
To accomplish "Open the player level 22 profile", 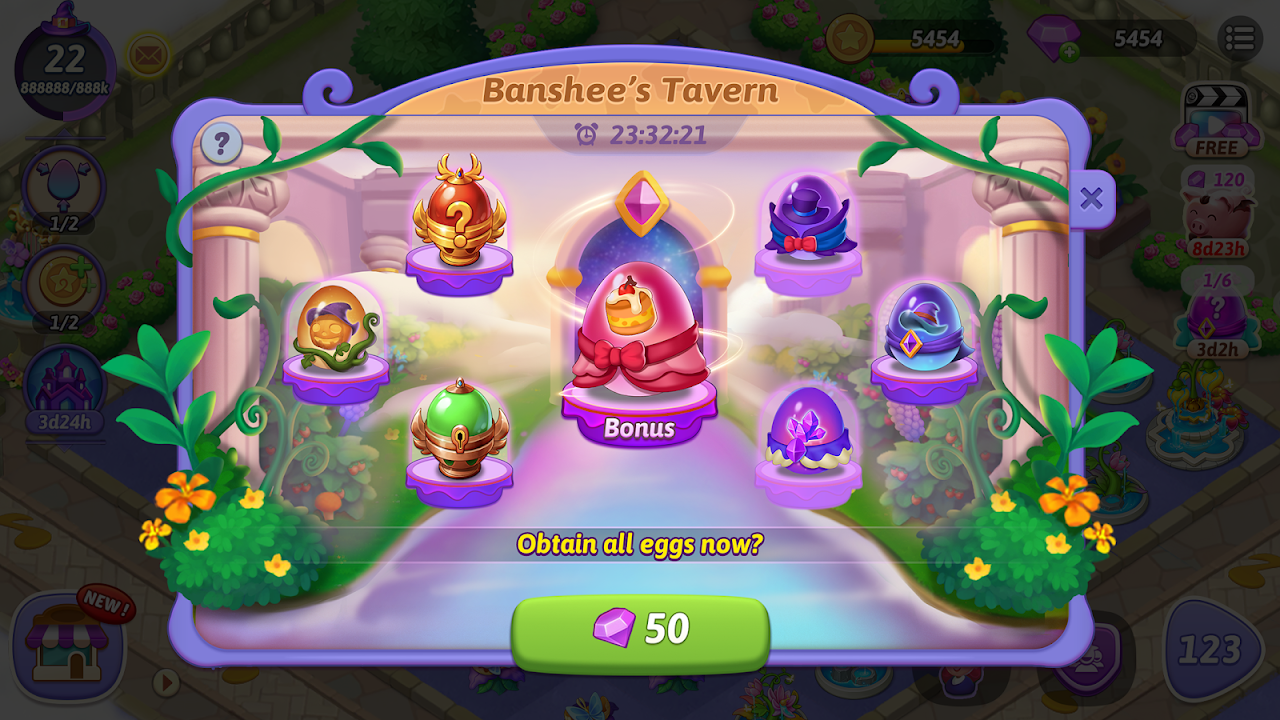I will (x=64, y=65).
